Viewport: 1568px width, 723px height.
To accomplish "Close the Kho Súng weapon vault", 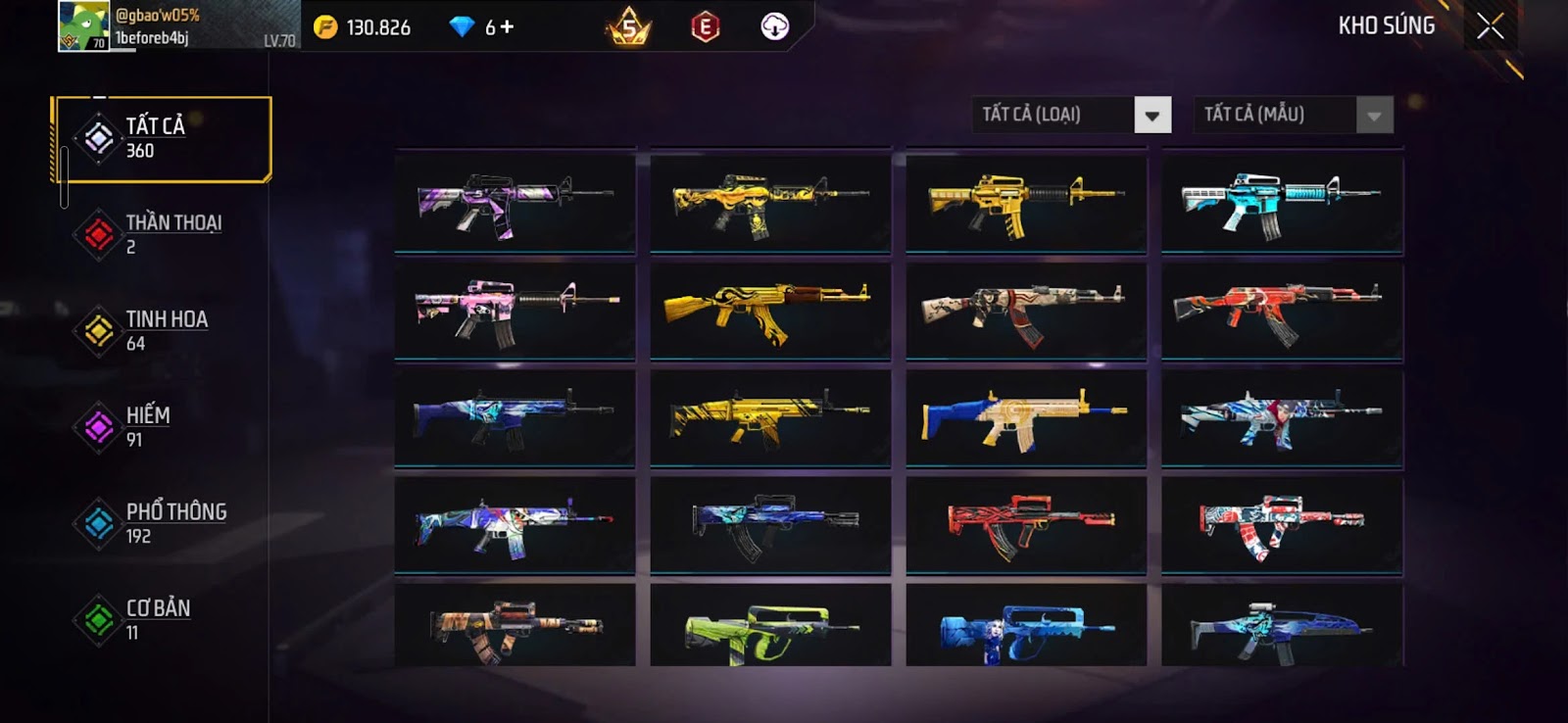I will pyautogui.click(x=1490, y=26).
